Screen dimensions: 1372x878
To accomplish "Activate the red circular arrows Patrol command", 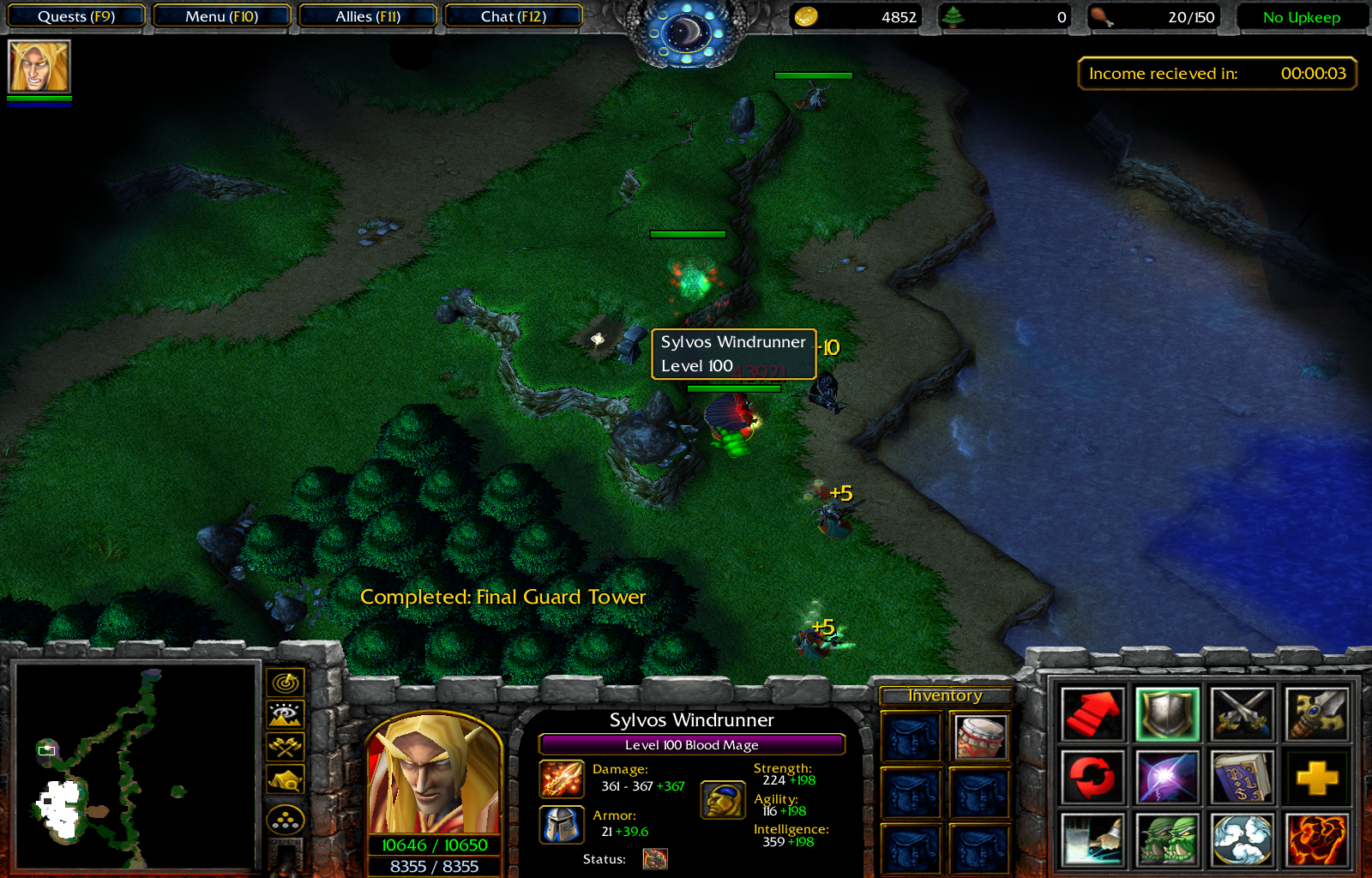I will [1092, 778].
